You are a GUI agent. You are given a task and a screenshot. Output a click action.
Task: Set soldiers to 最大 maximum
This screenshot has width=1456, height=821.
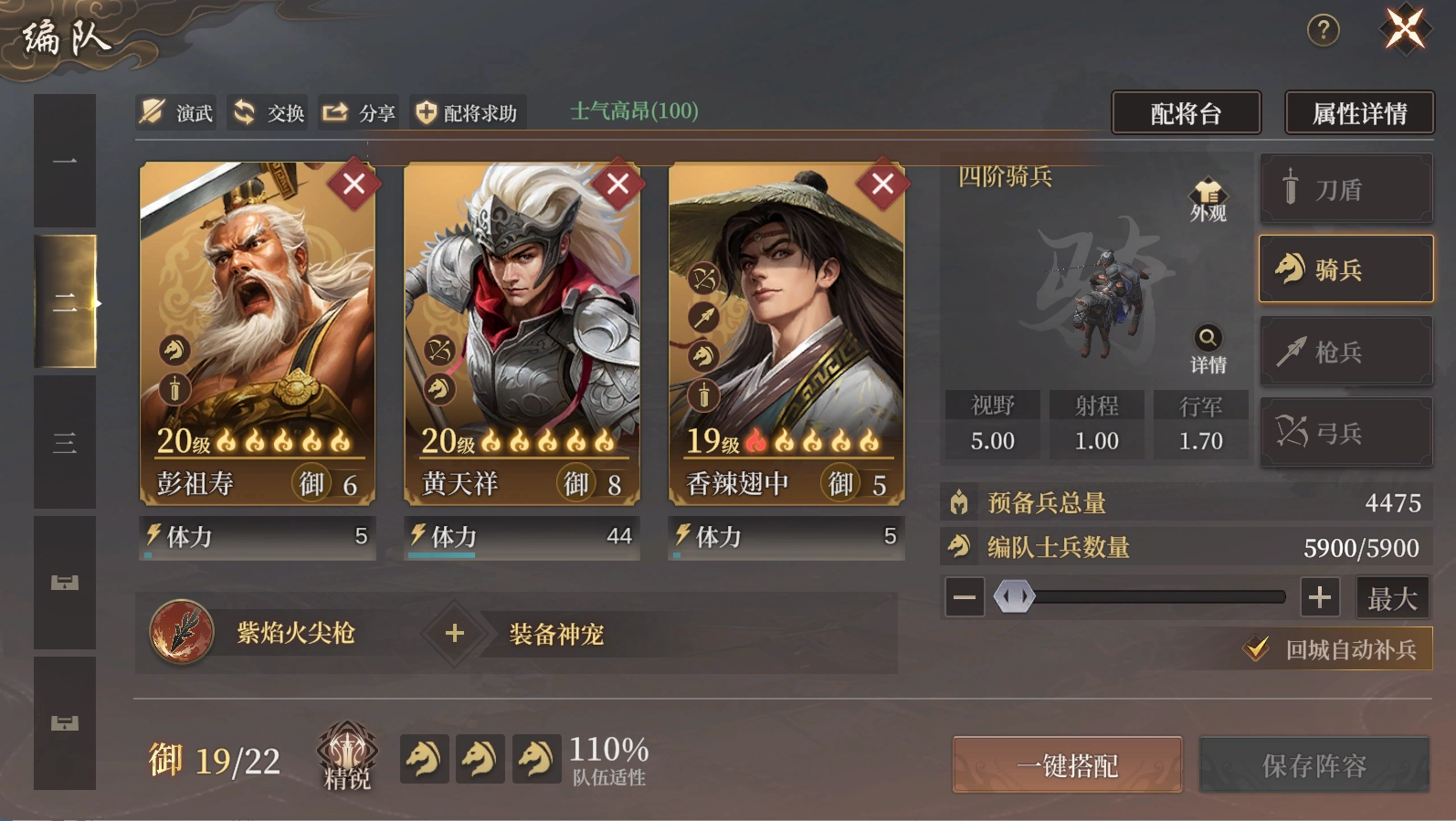(x=1392, y=598)
